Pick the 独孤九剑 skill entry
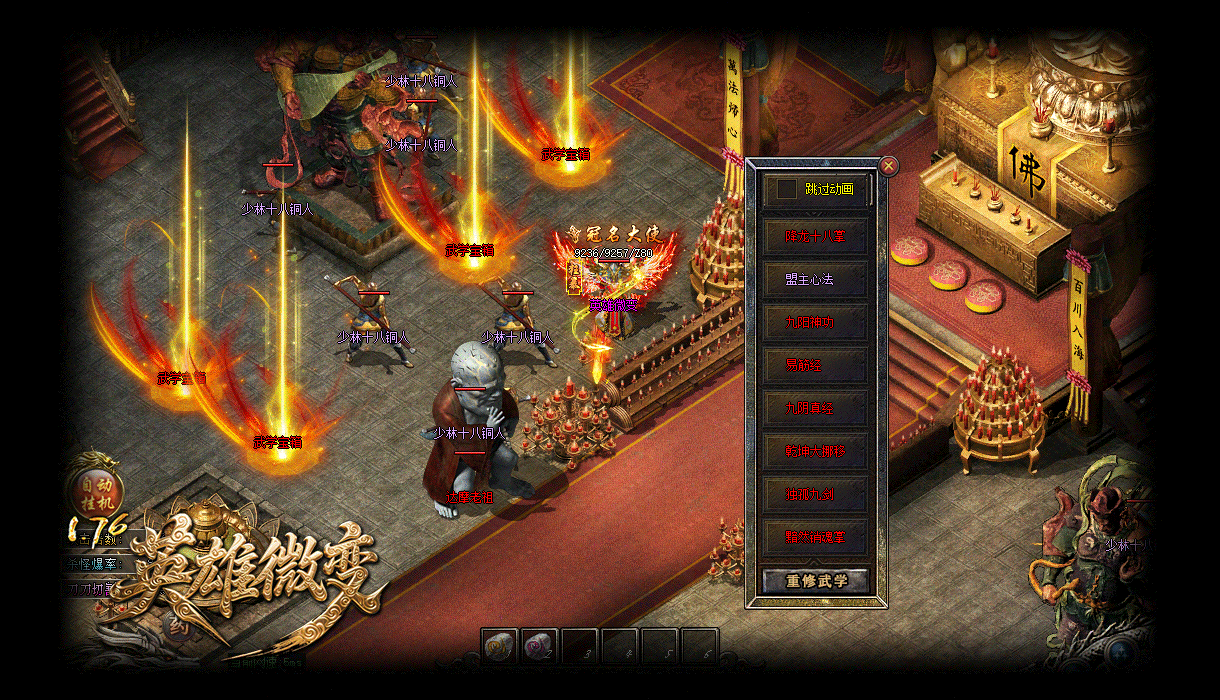 click(x=815, y=494)
